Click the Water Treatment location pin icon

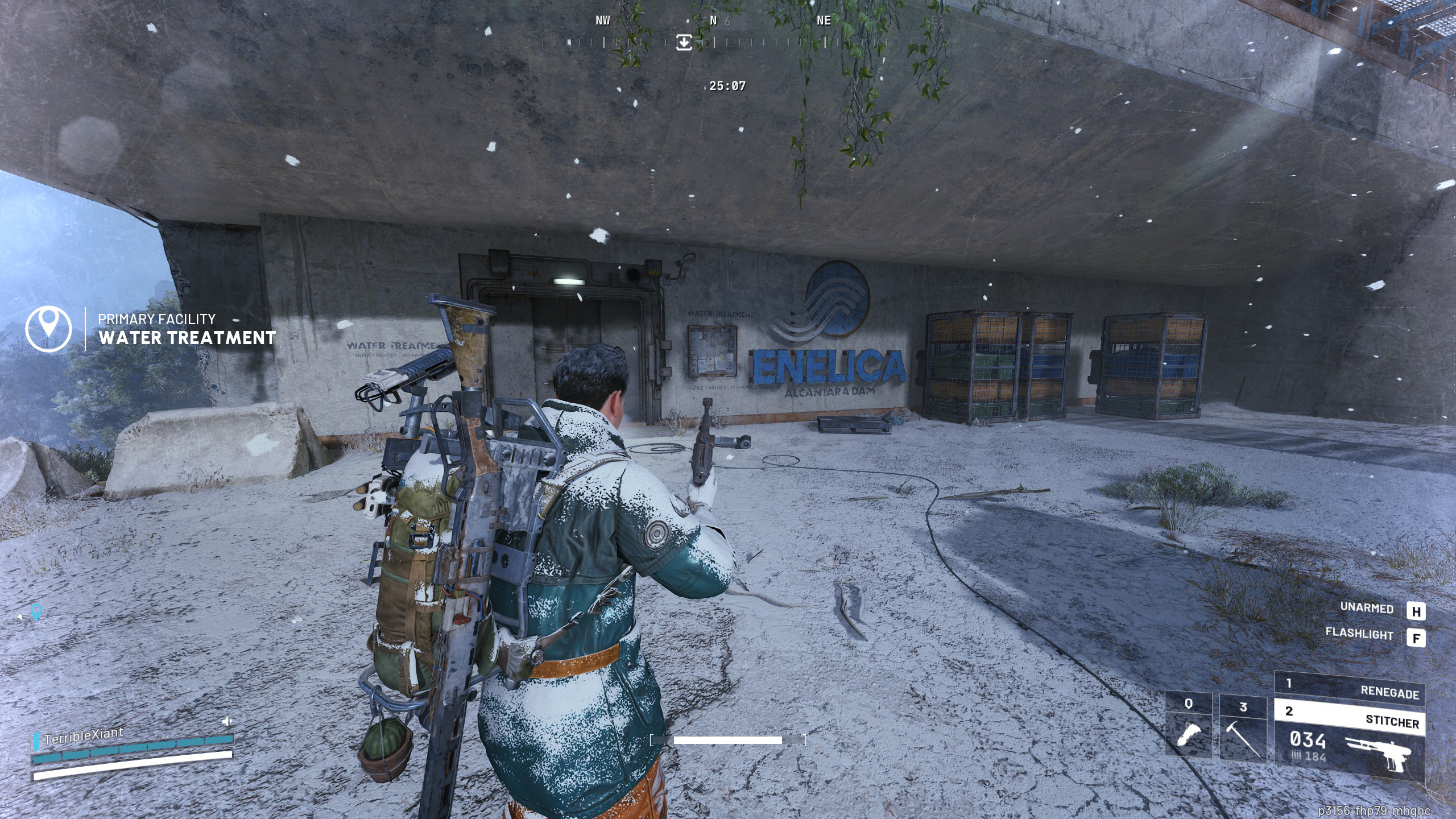(x=49, y=329)
